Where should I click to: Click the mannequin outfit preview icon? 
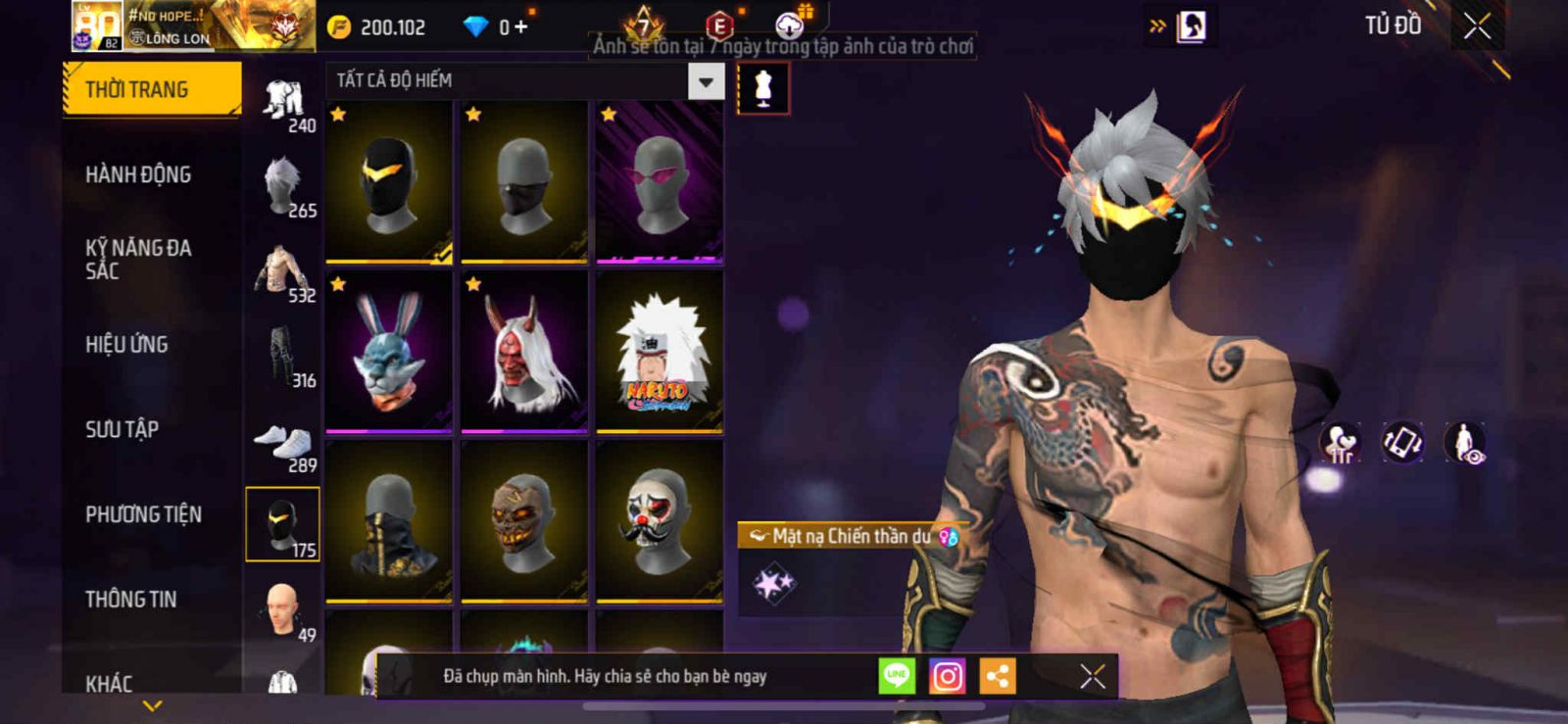763,88
